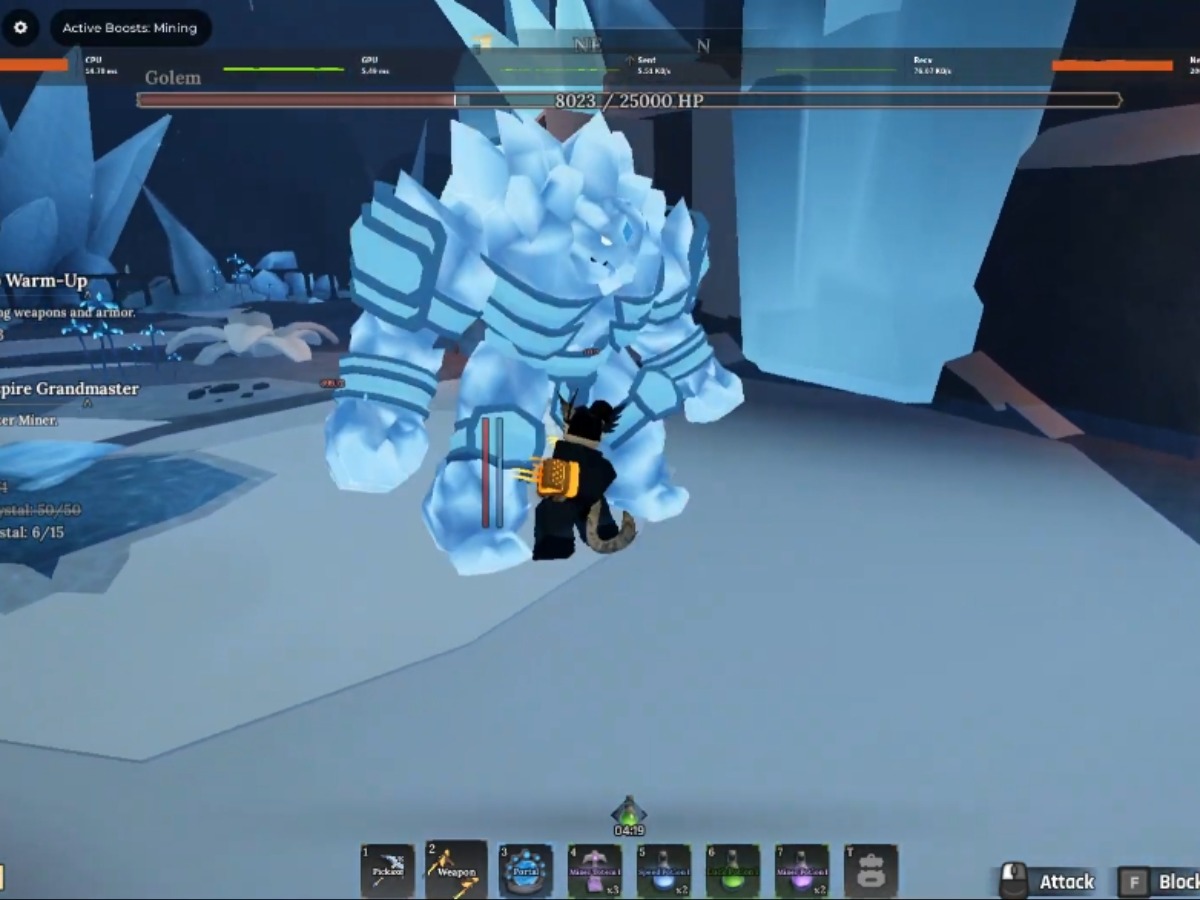Select the pink potion in slot 4

(595, 871)
